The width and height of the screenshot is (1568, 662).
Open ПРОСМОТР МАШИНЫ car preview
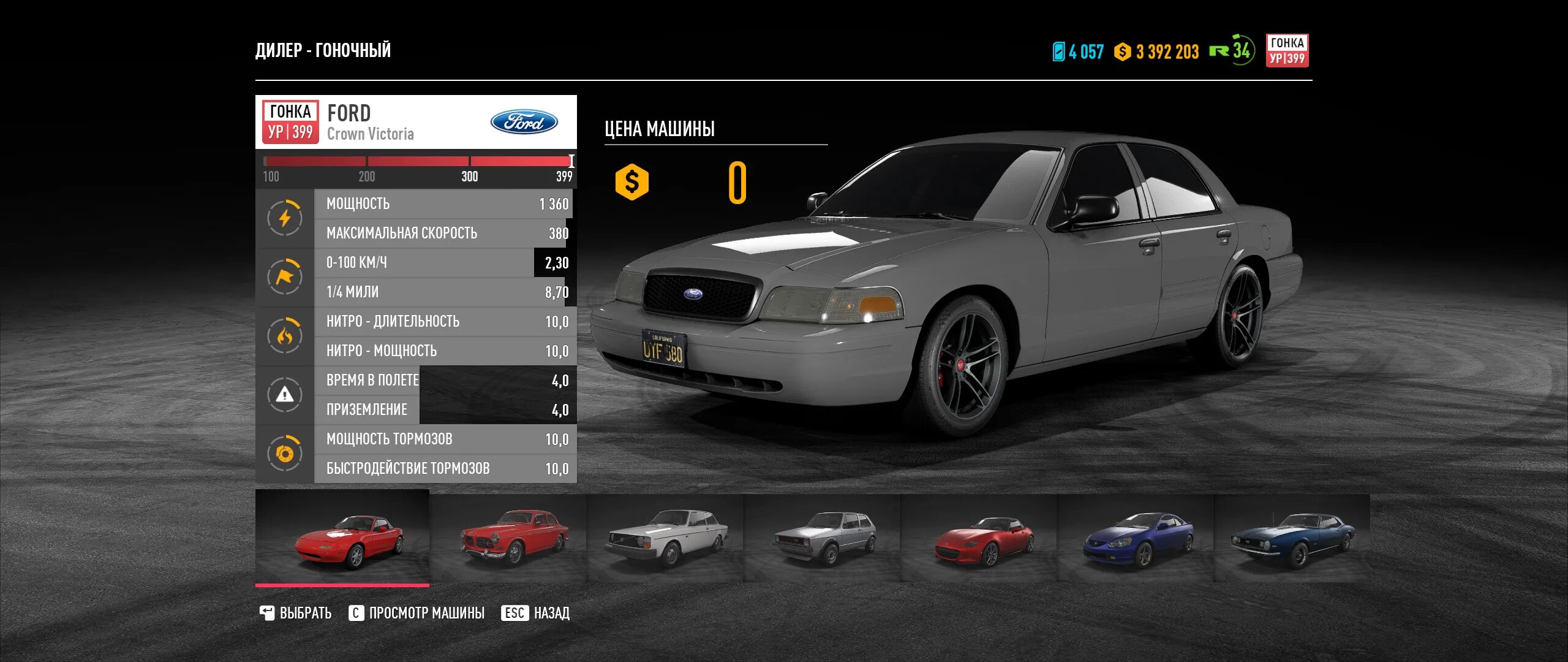pos(417,613)
